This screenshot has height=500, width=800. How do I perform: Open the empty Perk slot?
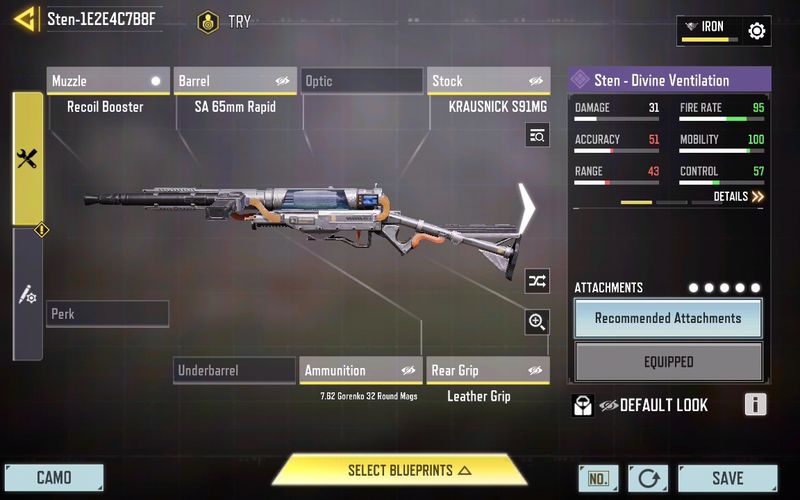(108, 314)
